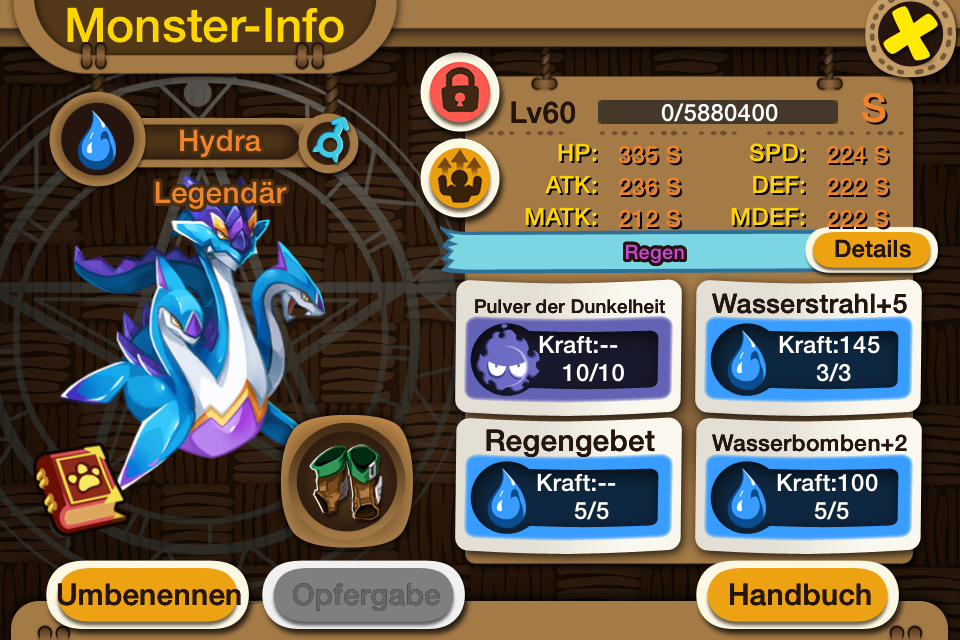Open the Handbuch
The height and width of the screenshot is (640, 960).
click(799, 594)
